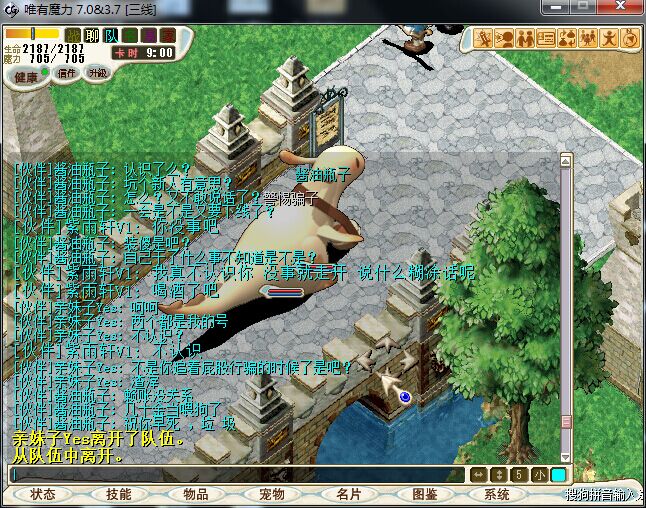Screen dimensions: 646x508
Task: Click the 健康 health button
Action: 27,76
